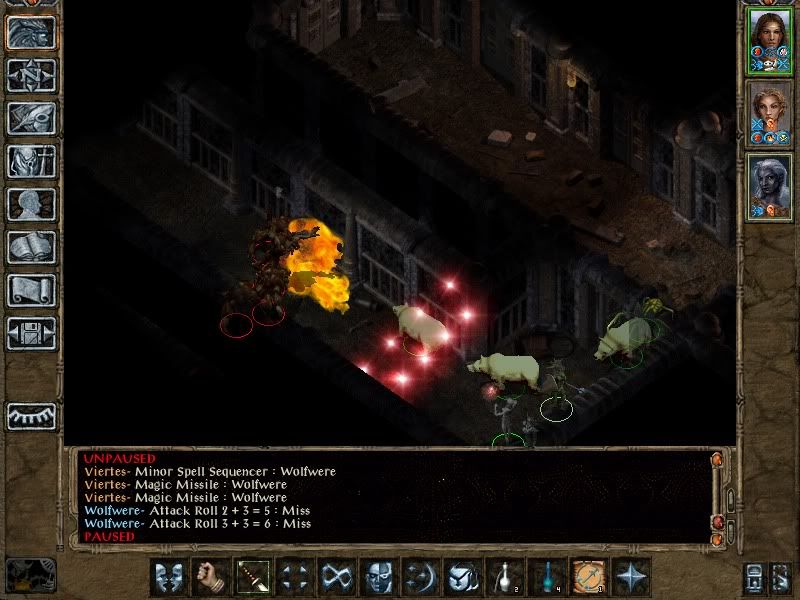
Task: Open the mage spellbook
Action: 31,247
